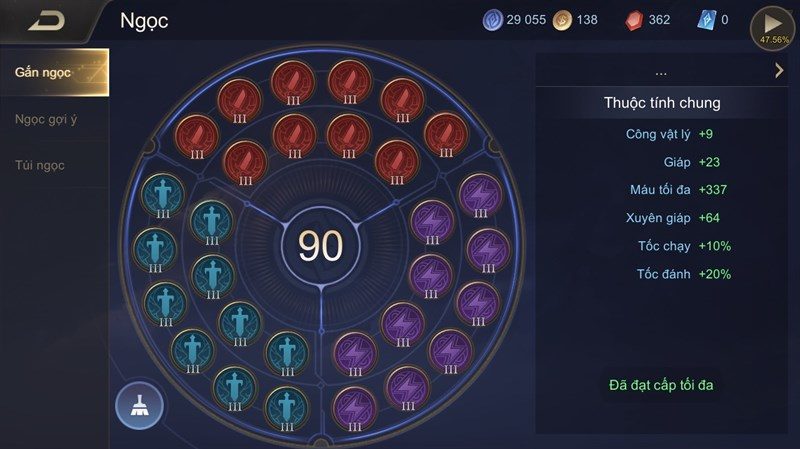Tap the red ruby currency icon
The image size is (800, 449).
point(635,20)
